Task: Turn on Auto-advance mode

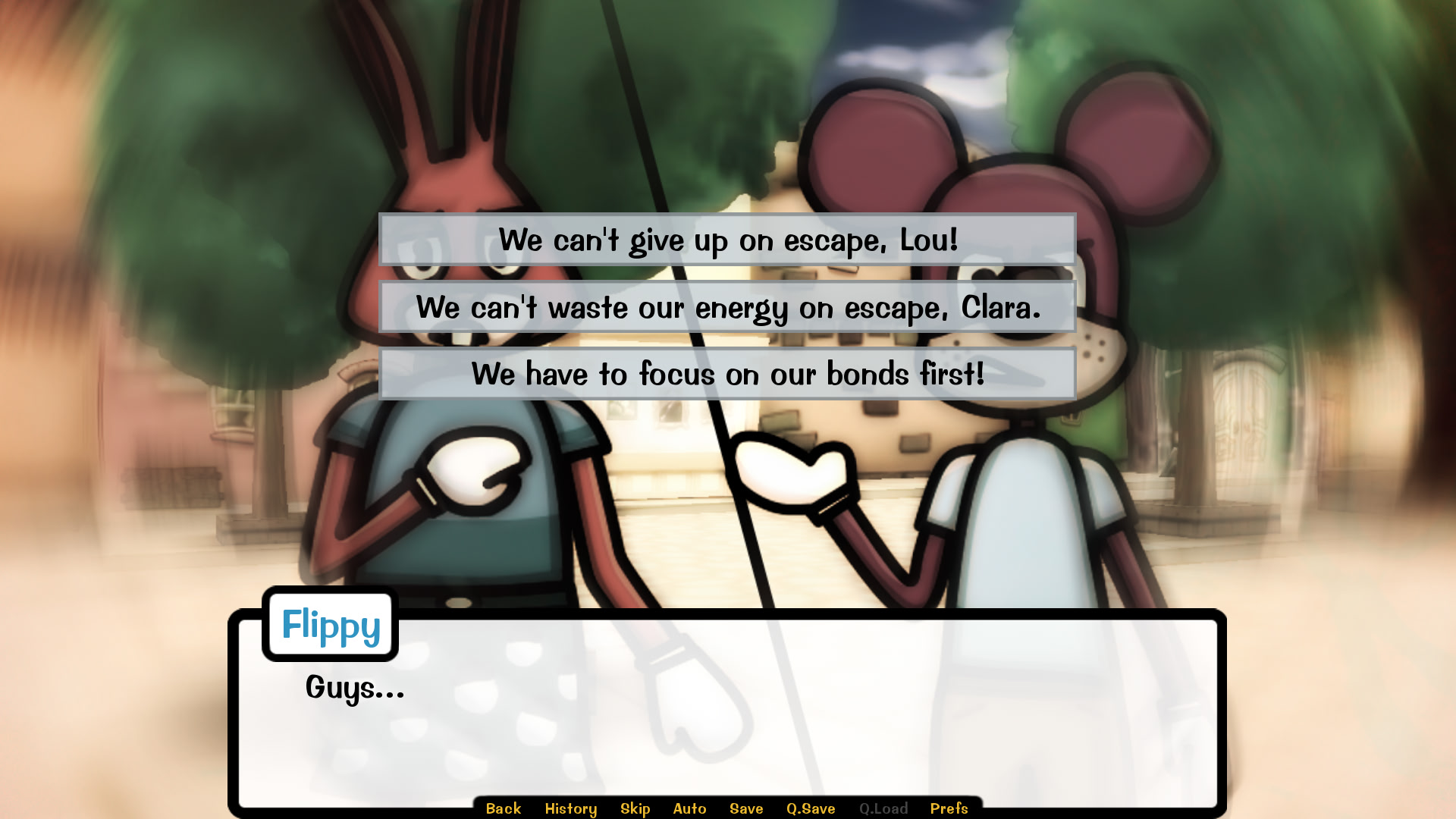Action: pyautogui.click(x=690, y=808)
